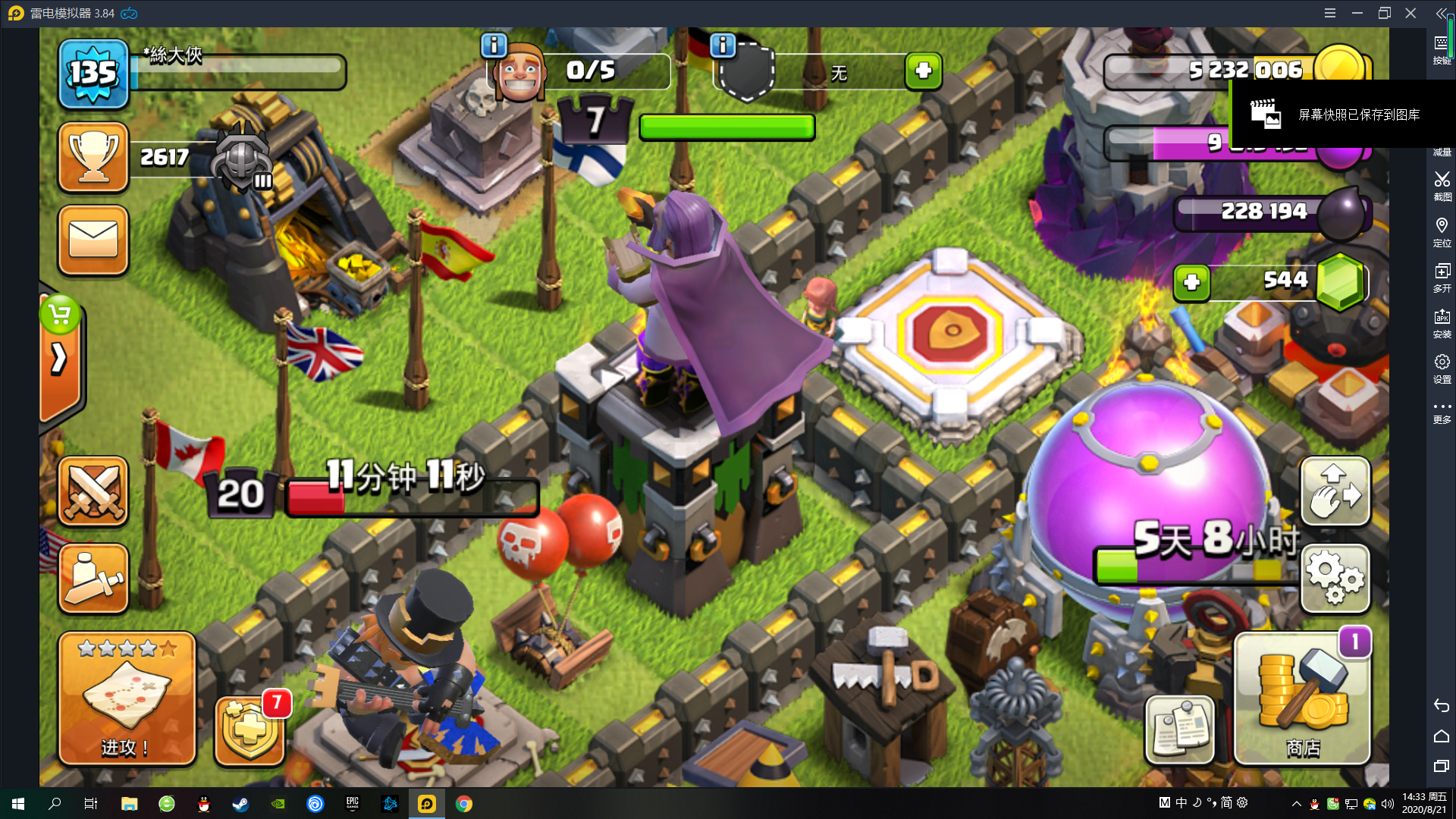Click the green builder progress bar
The image size is (1456, 819).
[x=726, y=127]
